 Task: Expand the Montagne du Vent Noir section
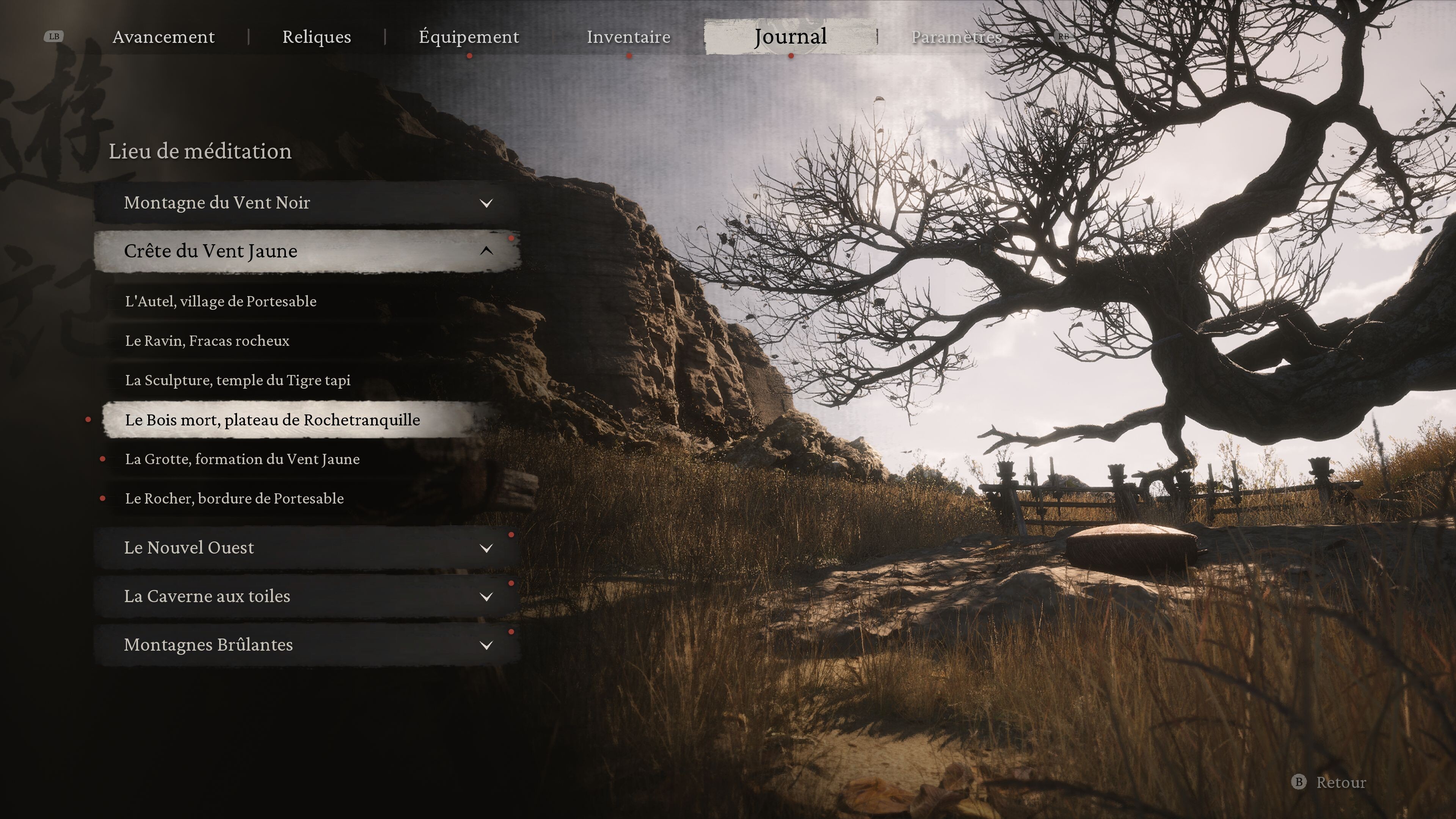pos(306,203)
